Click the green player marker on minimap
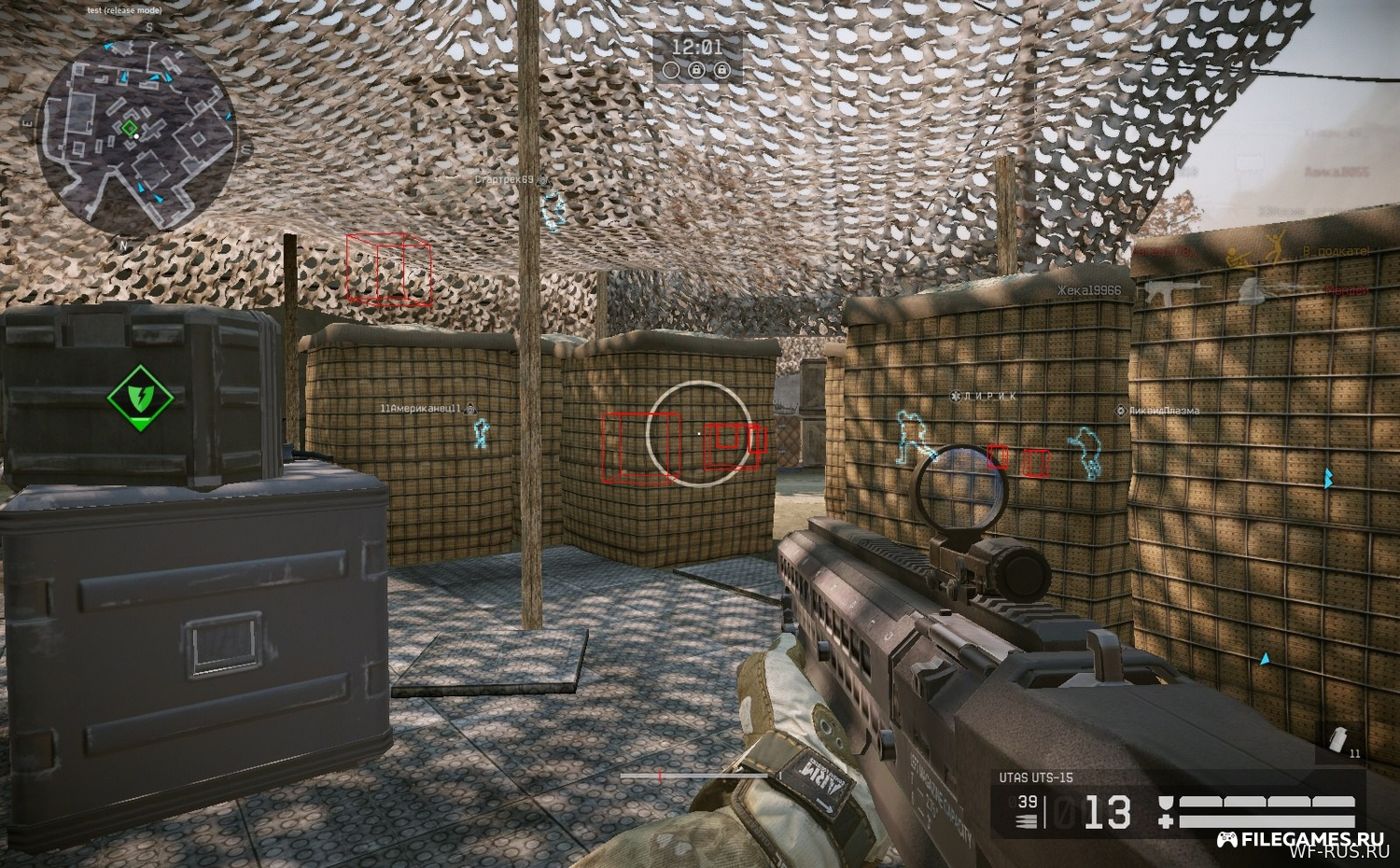 pos(130,127)
